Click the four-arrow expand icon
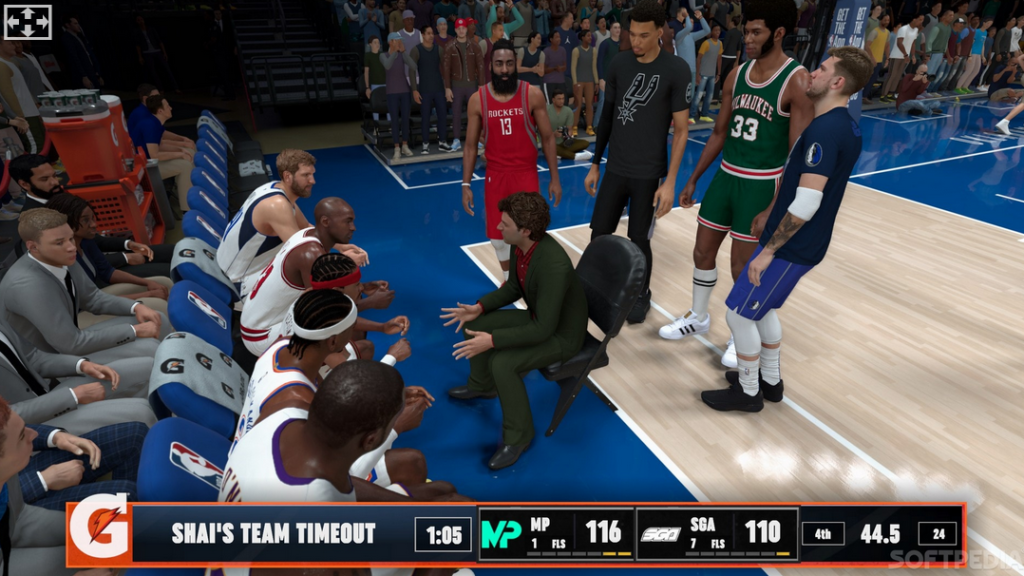Image resolution: width=1024 pixels, height=576 pixels. pyautogui.click(x=27, y=22)
